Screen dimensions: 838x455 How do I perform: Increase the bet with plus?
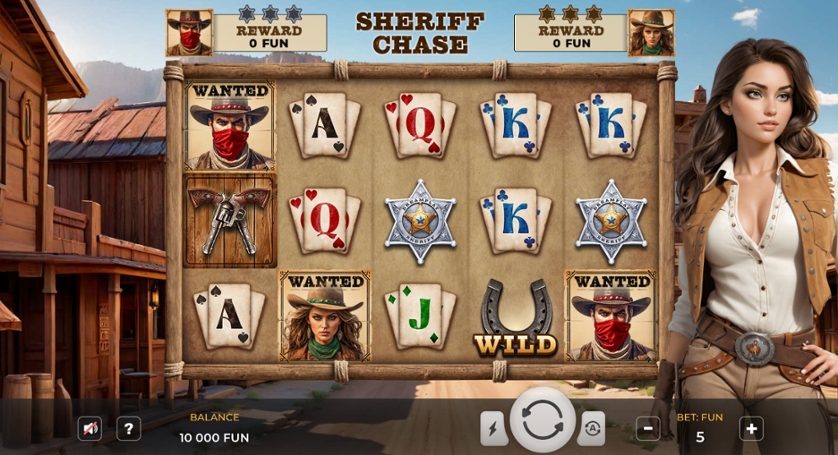[751, 429]
